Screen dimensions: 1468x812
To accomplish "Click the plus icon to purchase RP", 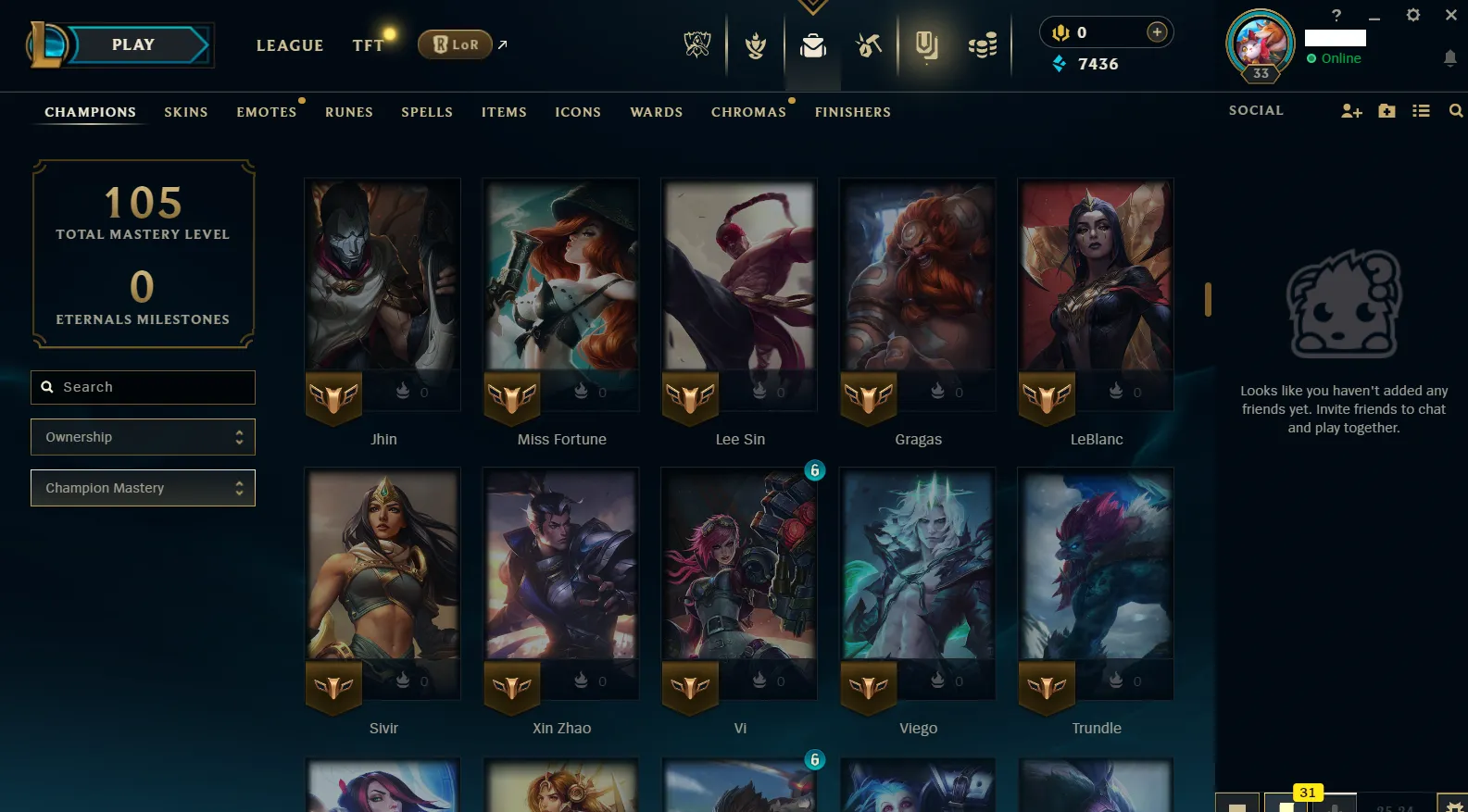I will pos(1157,31).
